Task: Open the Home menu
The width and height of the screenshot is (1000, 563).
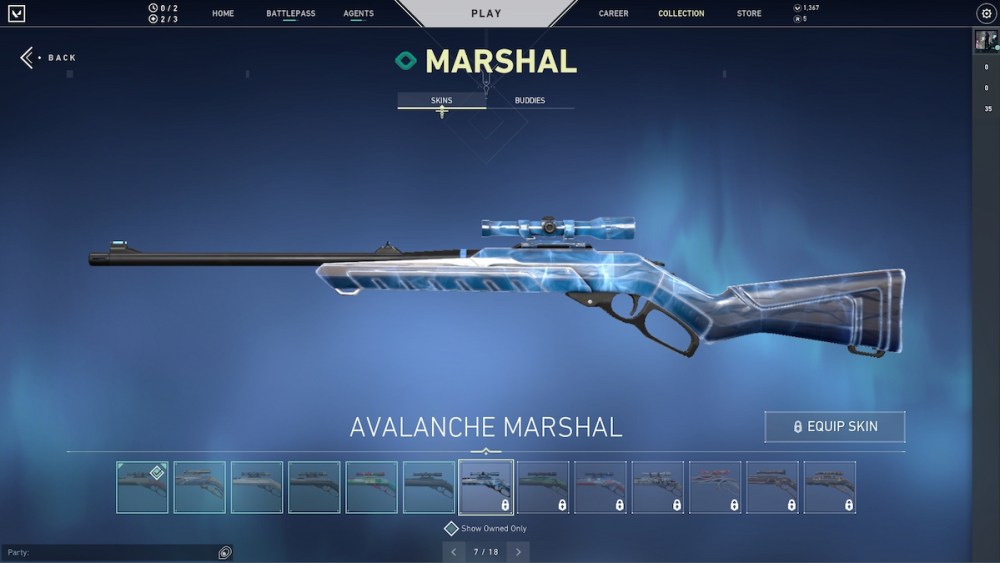Action: coord(223,14)
